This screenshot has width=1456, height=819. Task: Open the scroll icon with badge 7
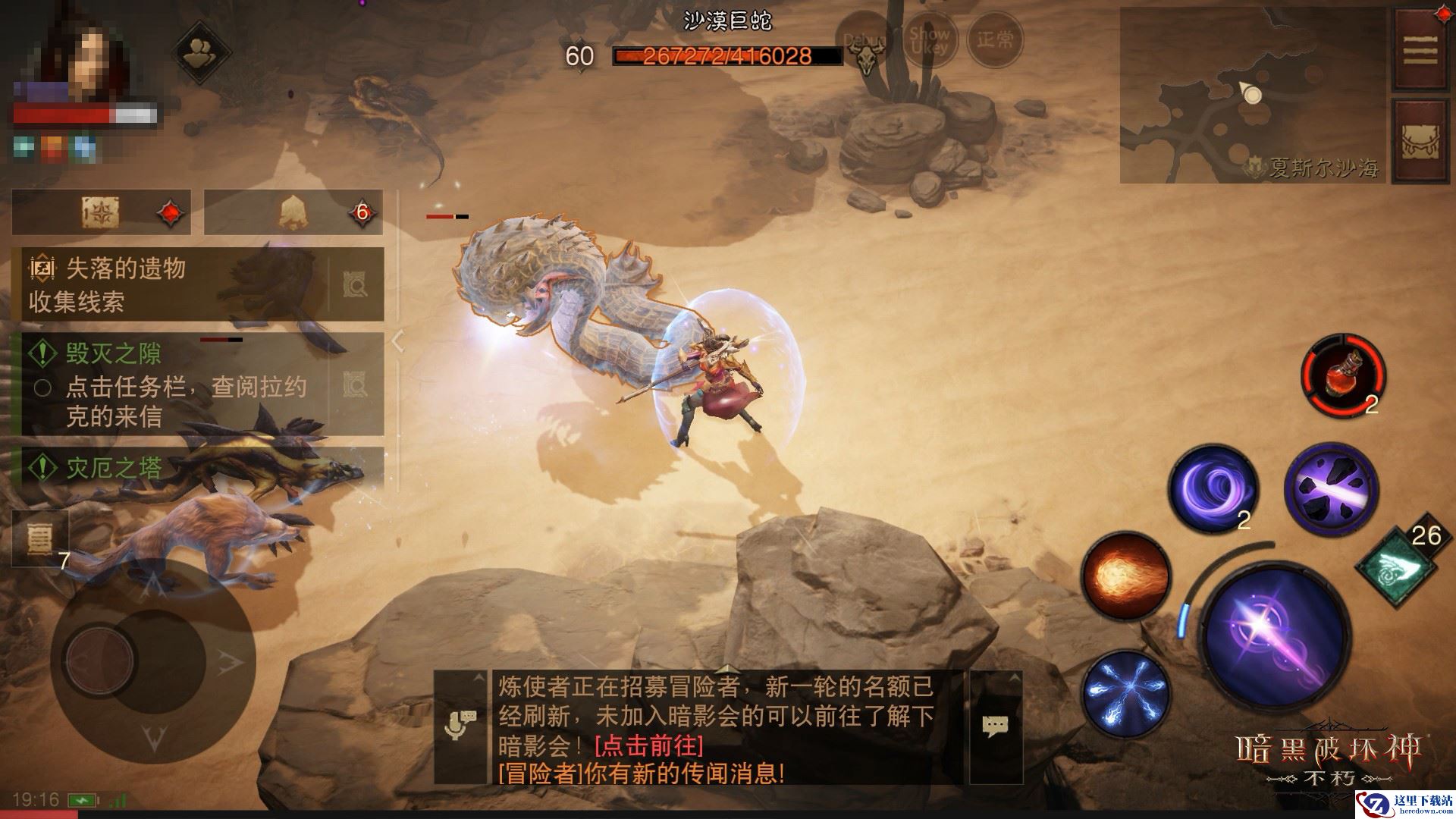pyautogui.click(x=39, y=538)
